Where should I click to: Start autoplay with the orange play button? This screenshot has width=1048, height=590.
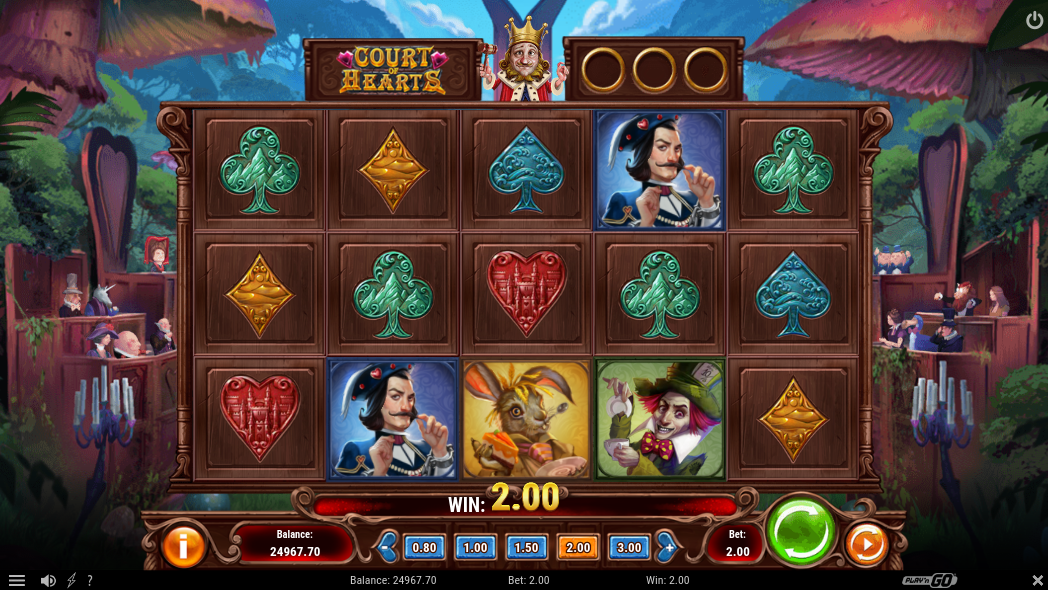(x=866, y=546)
